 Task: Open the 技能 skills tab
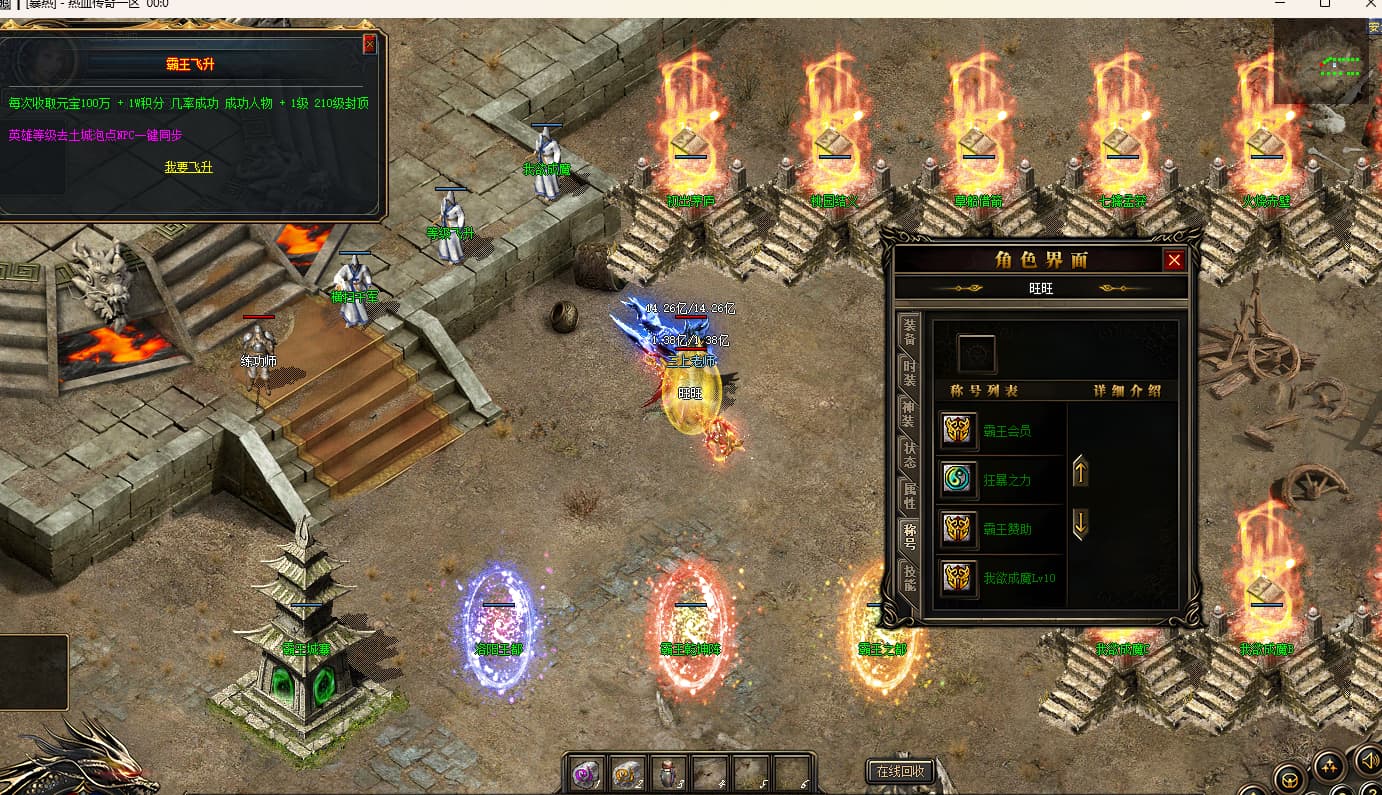click(x=909, y=578)
